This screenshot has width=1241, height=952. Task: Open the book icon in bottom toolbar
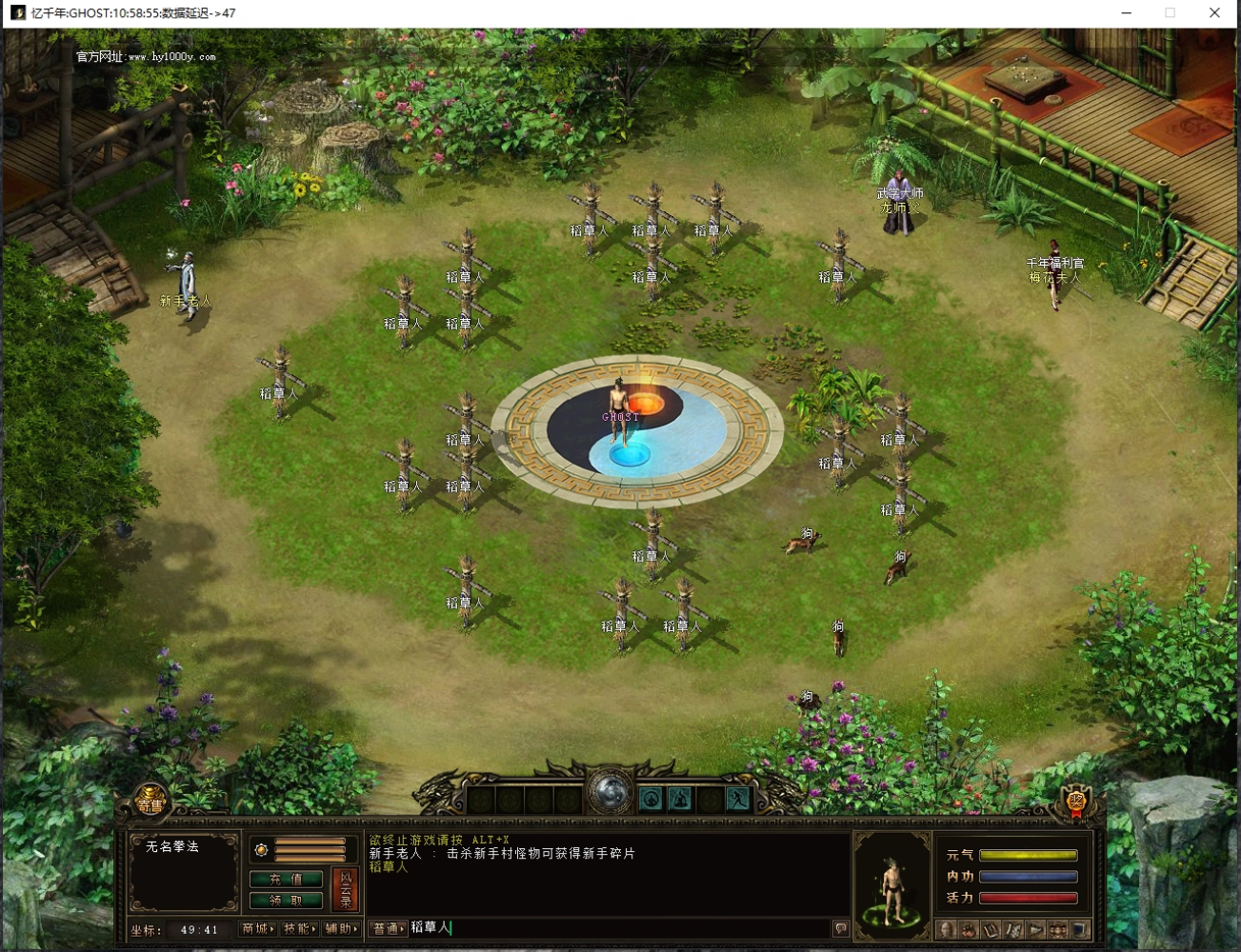pos(991,929)
